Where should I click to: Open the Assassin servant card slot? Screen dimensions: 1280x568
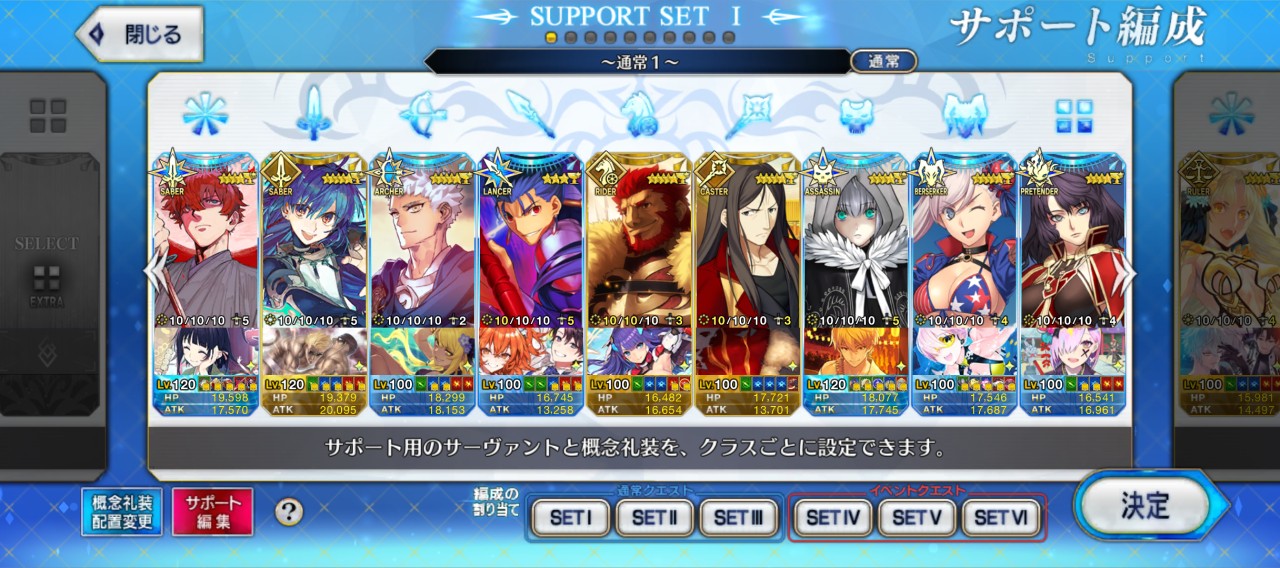tap(855, 250)
